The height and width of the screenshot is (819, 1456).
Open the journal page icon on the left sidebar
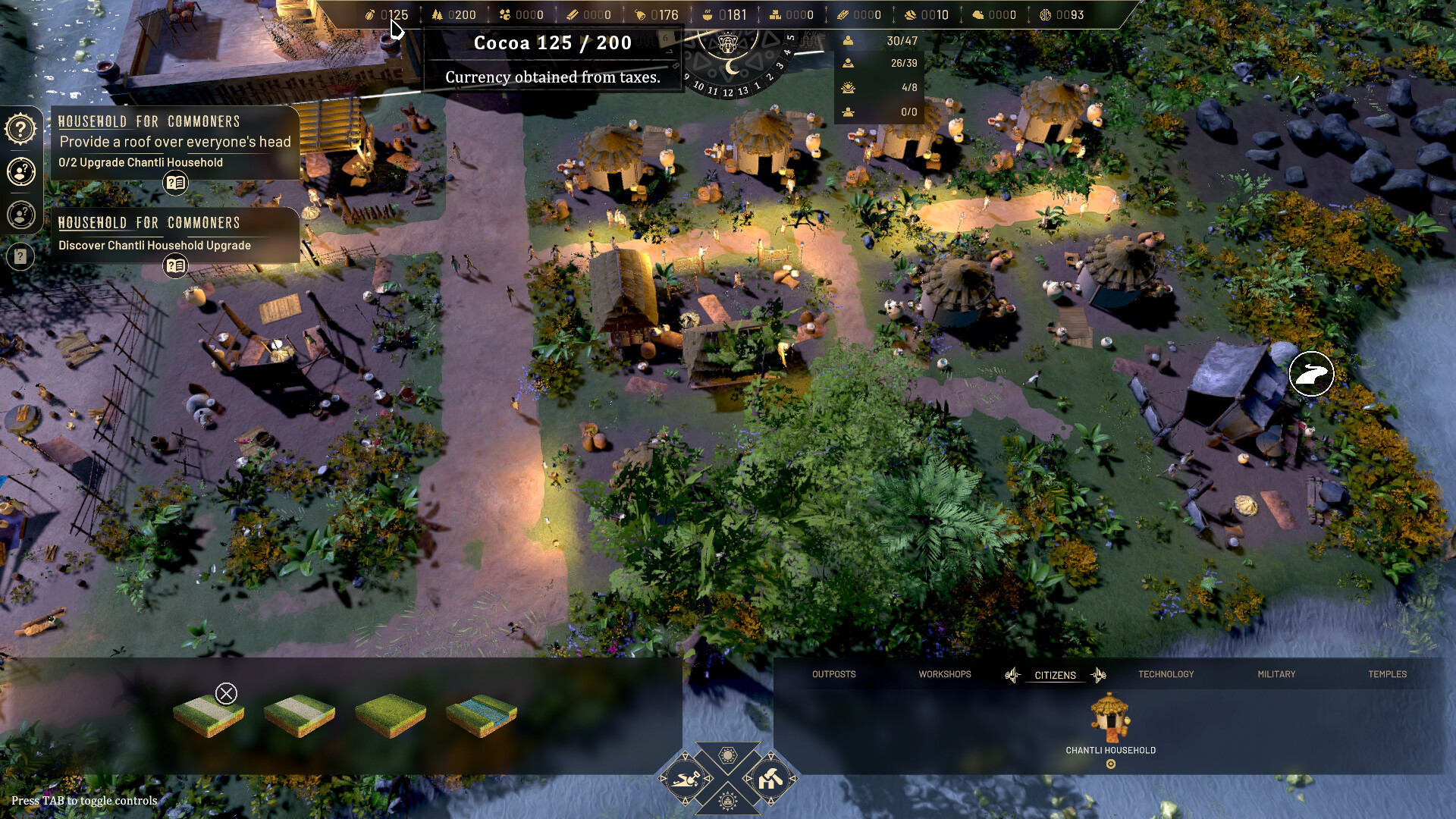coord(20,256)
